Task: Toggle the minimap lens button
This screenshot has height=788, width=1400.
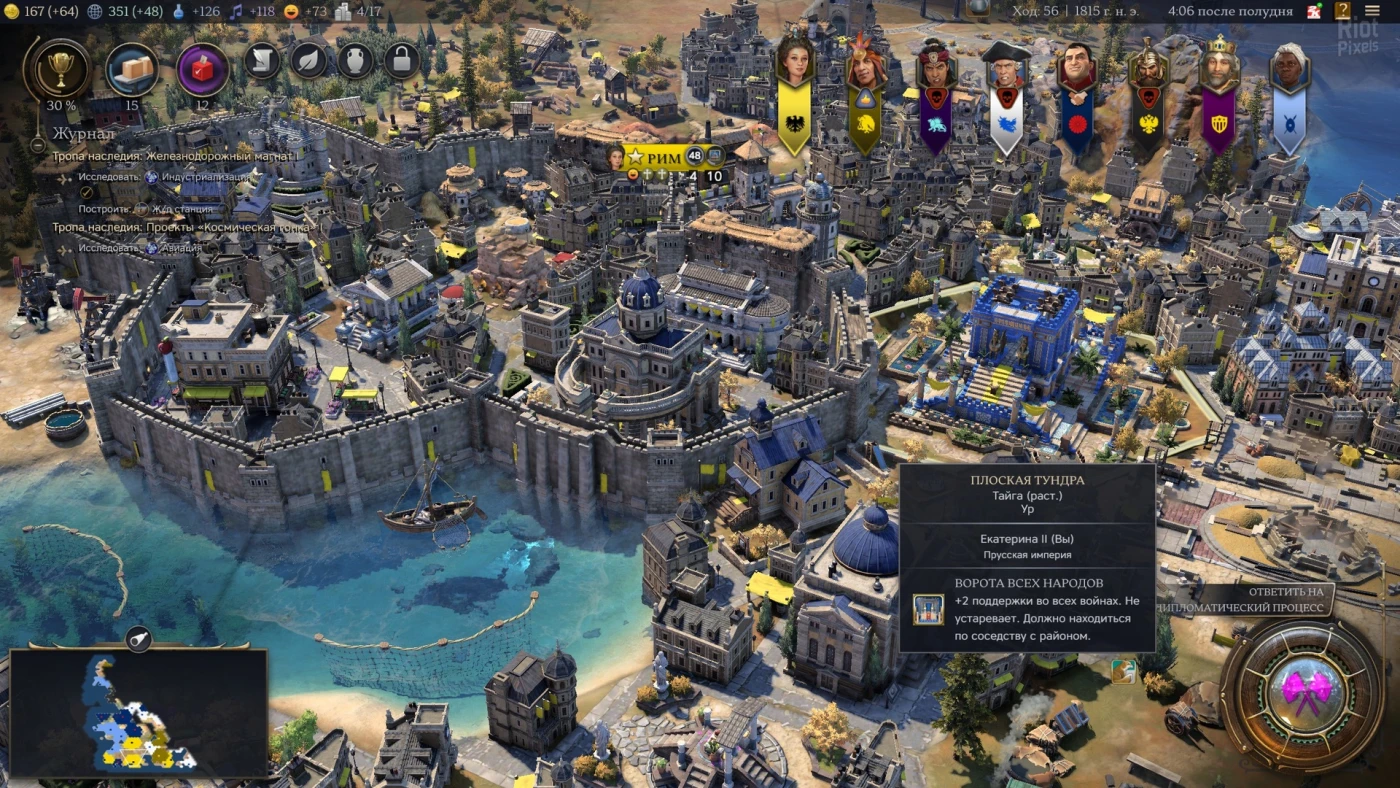Action: coord(138,638)
